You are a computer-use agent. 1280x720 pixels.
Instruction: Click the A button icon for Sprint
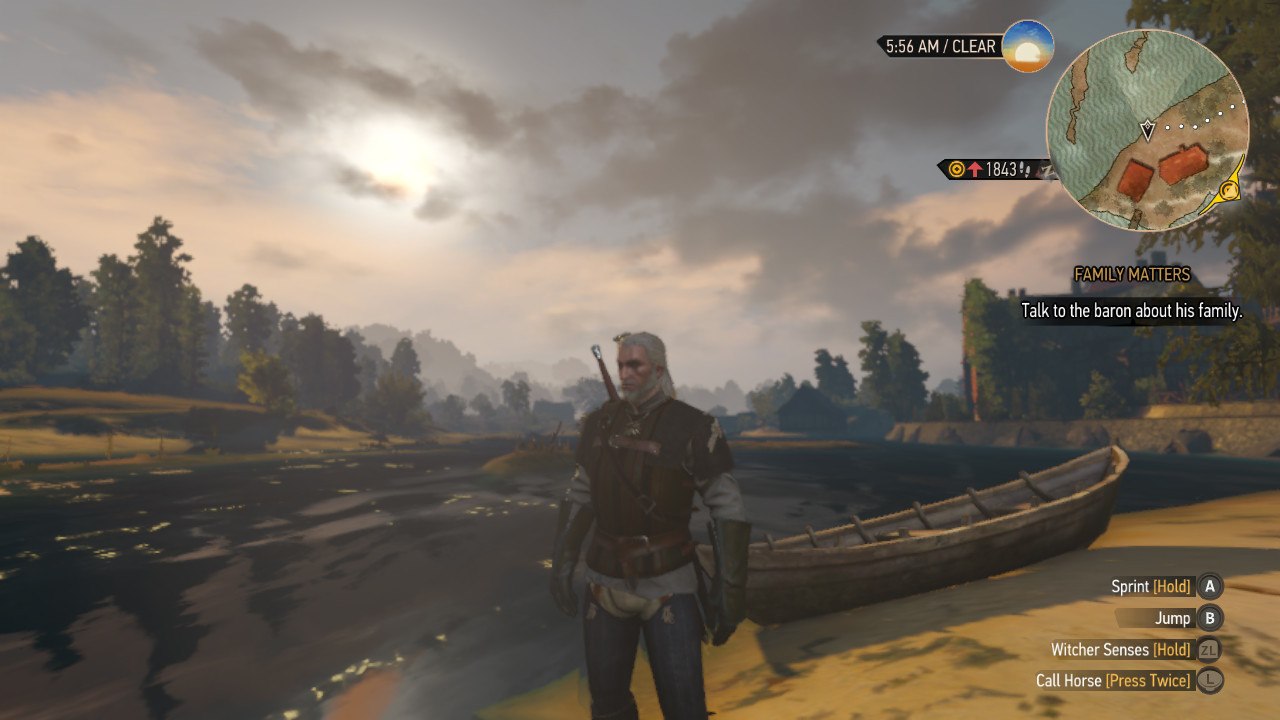pyautogui.click(x=1210, y=588)
